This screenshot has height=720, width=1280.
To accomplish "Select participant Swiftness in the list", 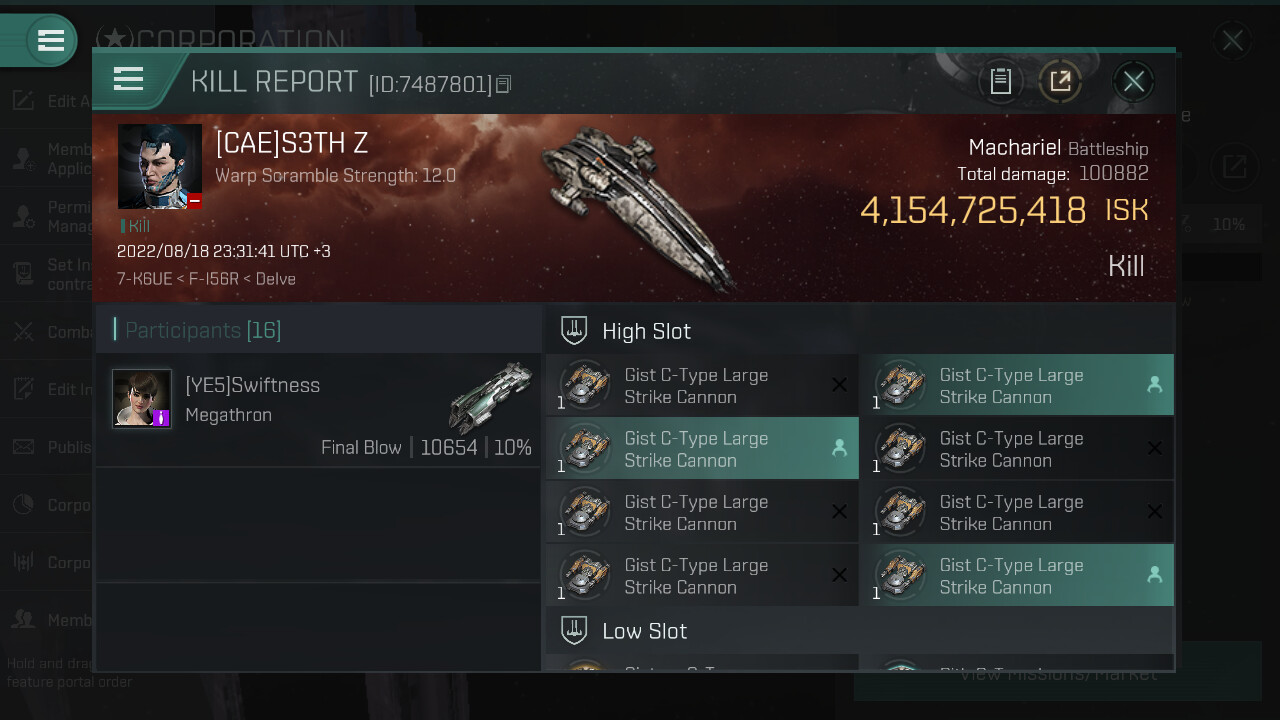I will [318, 410].
